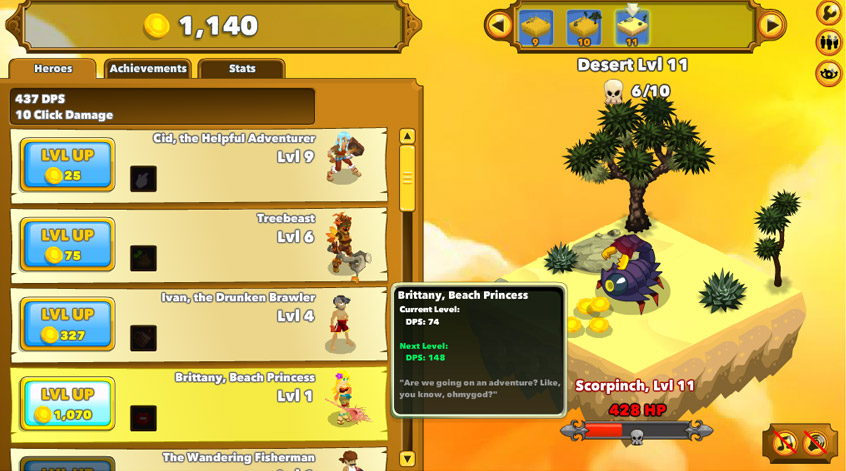Toggle the muted speaker sound button
Image resolution: width=846 pixels, height=471 pixels.
coord(817,442)
